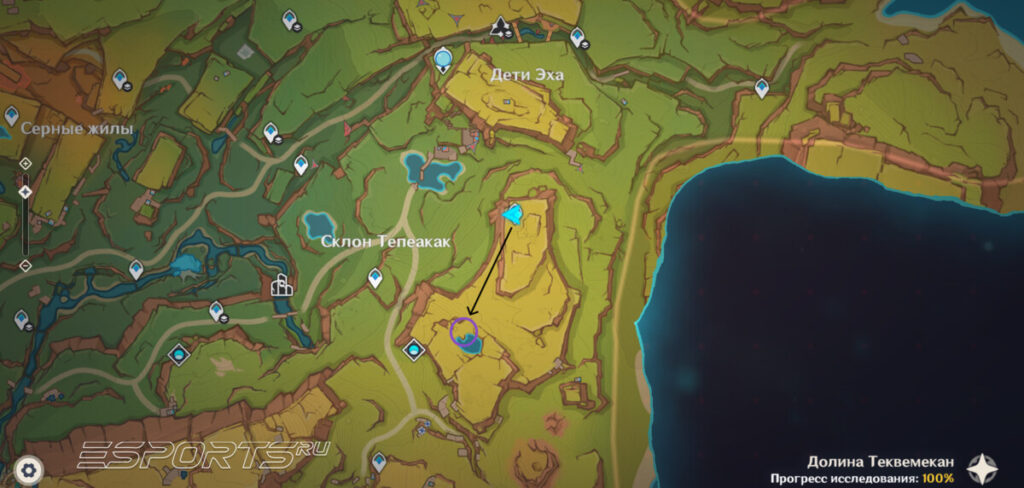Select the triangular peak icon above Дети Эха
Image resolution: width=1024 pixels, height=488 pixels.
(499, 26)
